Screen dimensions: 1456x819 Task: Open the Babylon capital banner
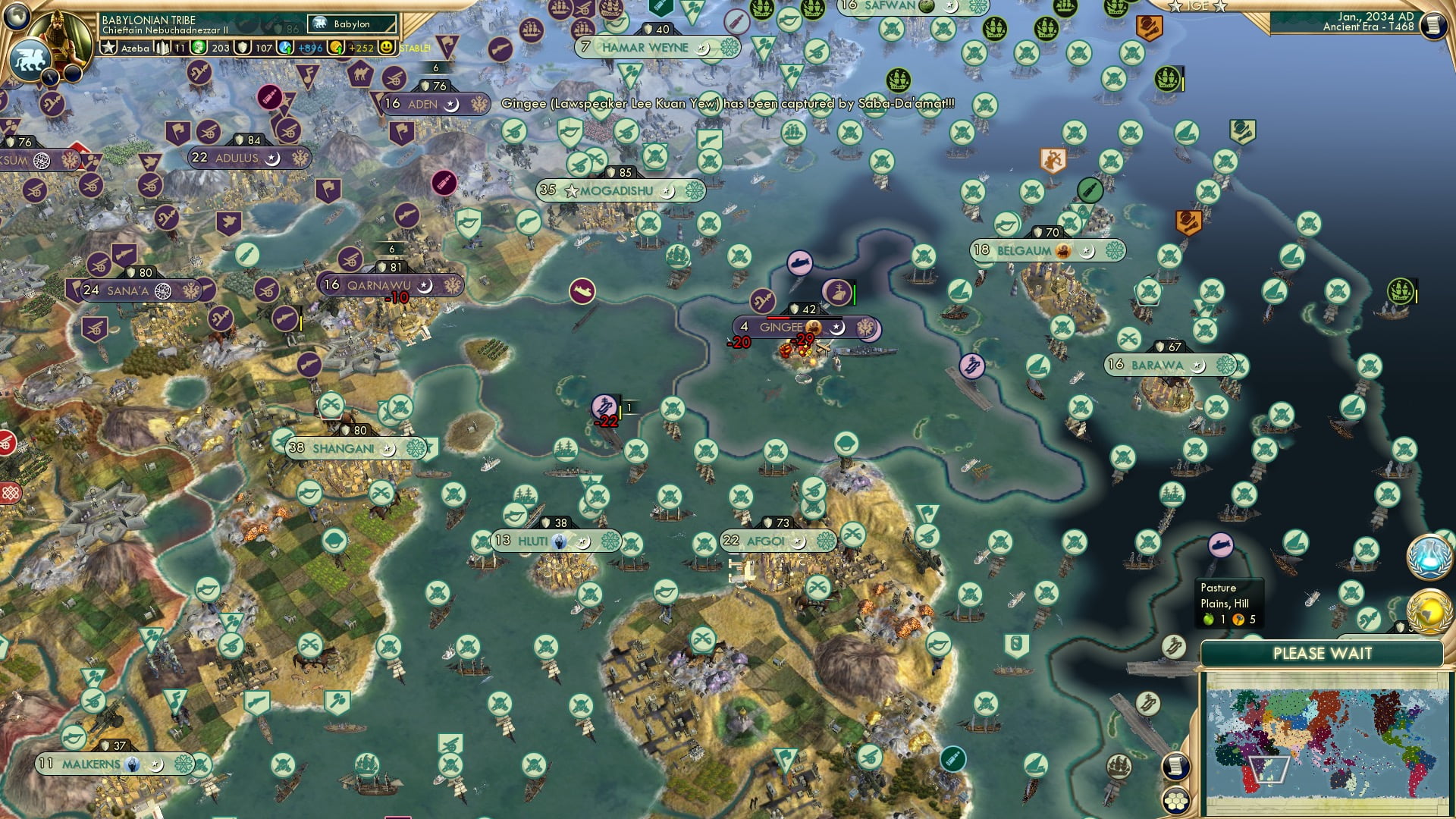349,24
